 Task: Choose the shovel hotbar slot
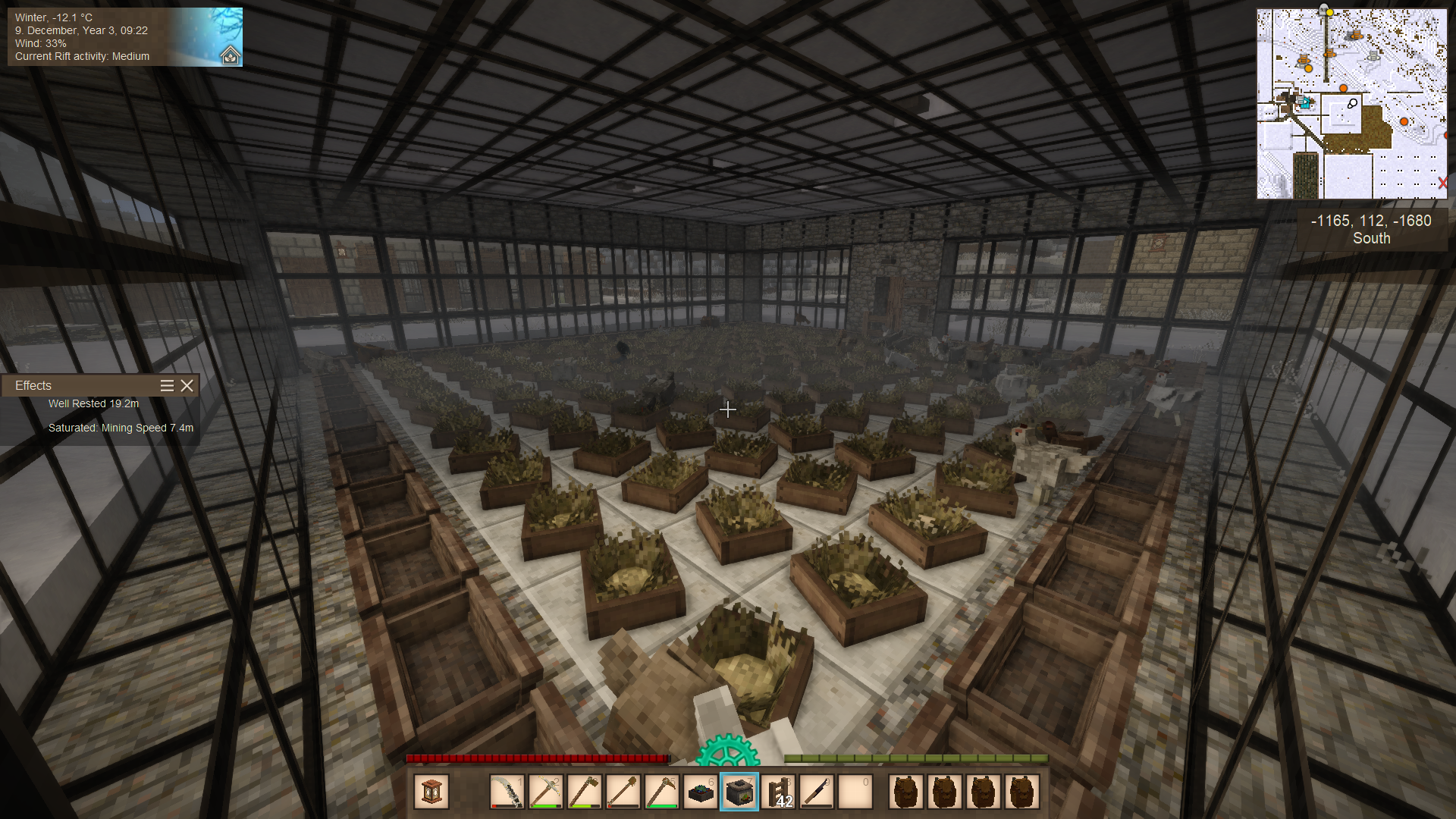(623, 792)
